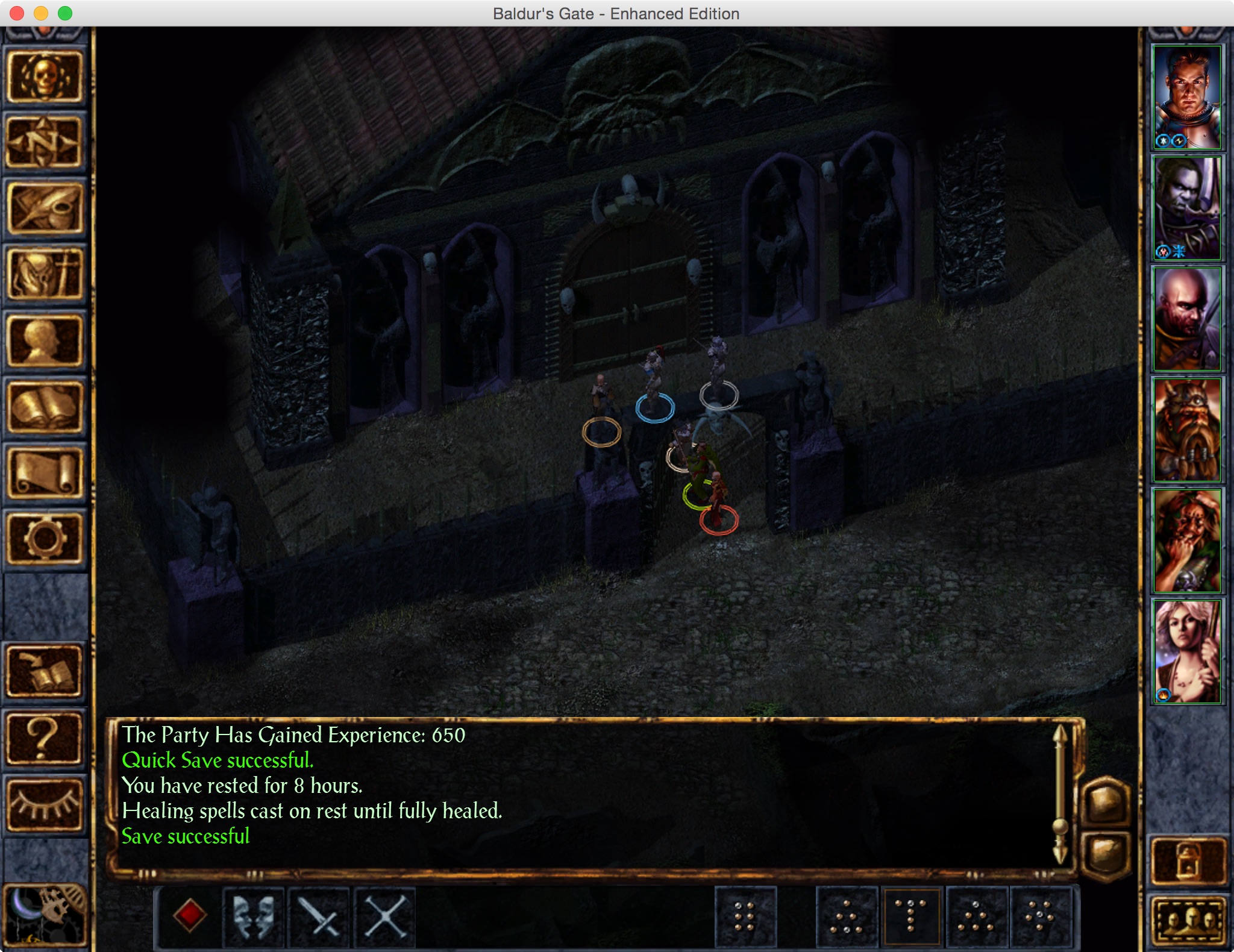Click the moon and clock rest icon

[x=45, y=914]
